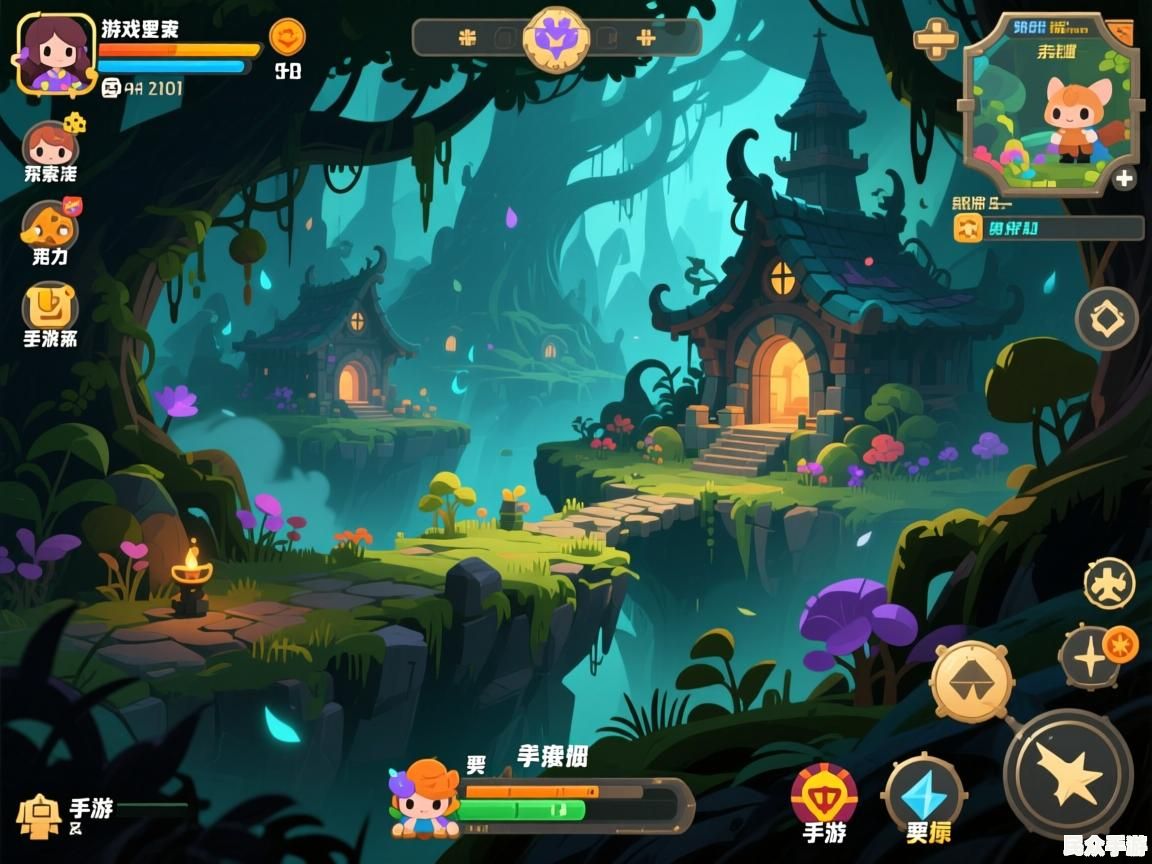Activate the large star attack button
1152x864 pixels.
(1068, 774)
